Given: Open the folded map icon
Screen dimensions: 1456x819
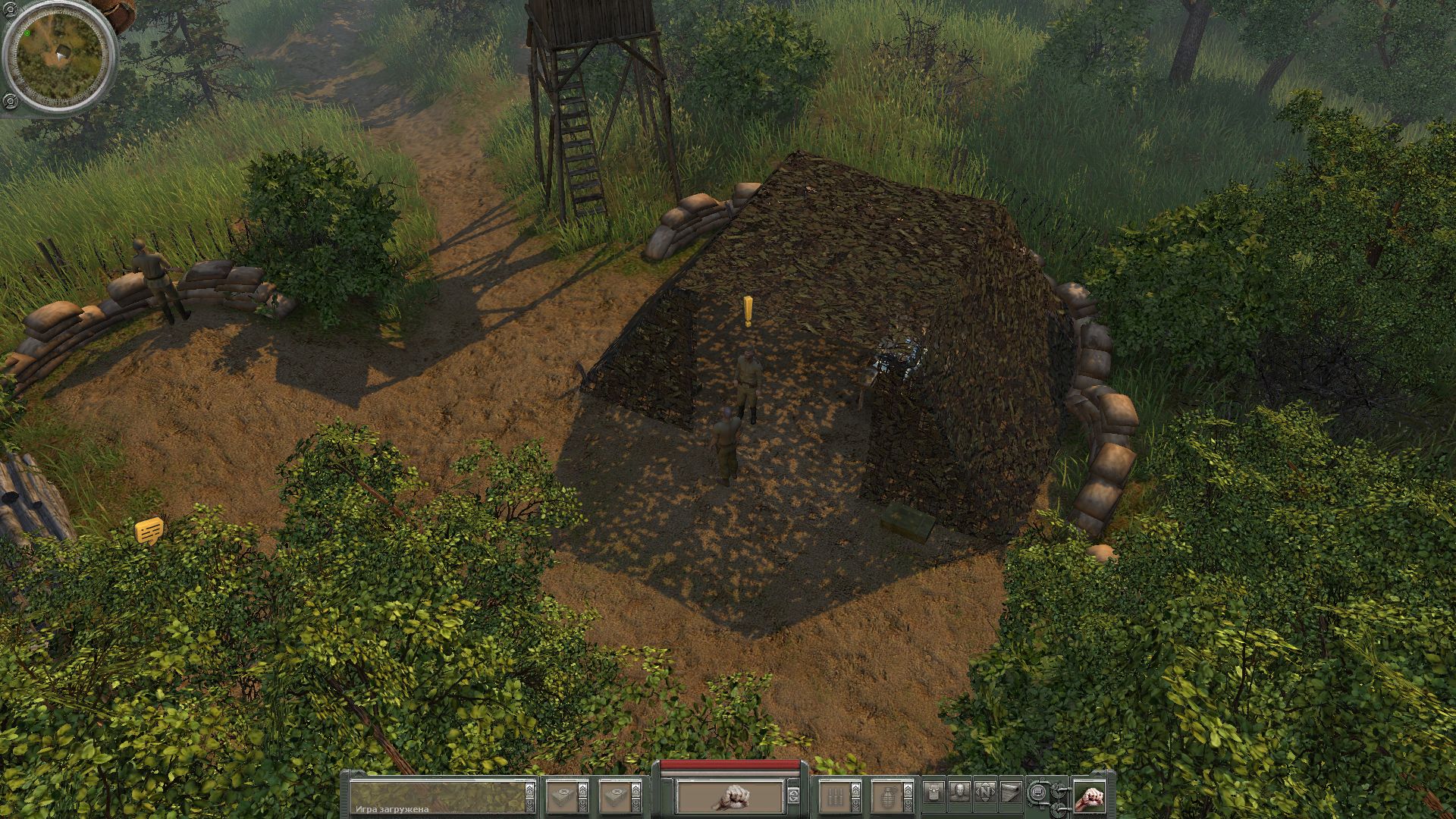Looking at the screenshot, I should (x=1011, y=793).
